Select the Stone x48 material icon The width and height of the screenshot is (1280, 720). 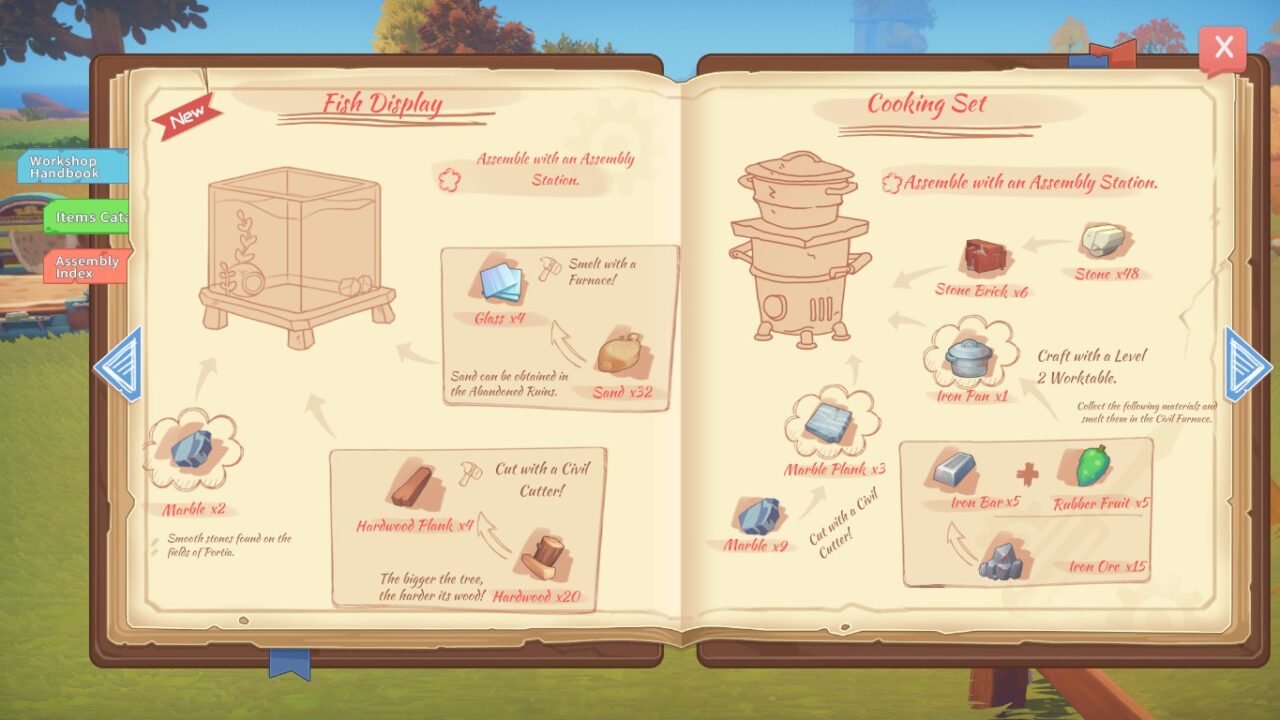click(1100, 240)
